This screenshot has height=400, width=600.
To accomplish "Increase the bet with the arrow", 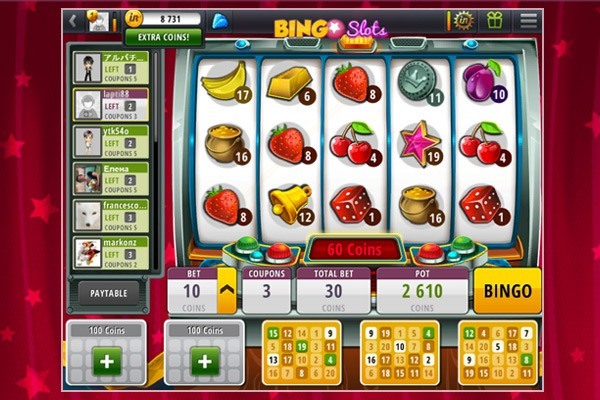I will [x=227, y=291].
